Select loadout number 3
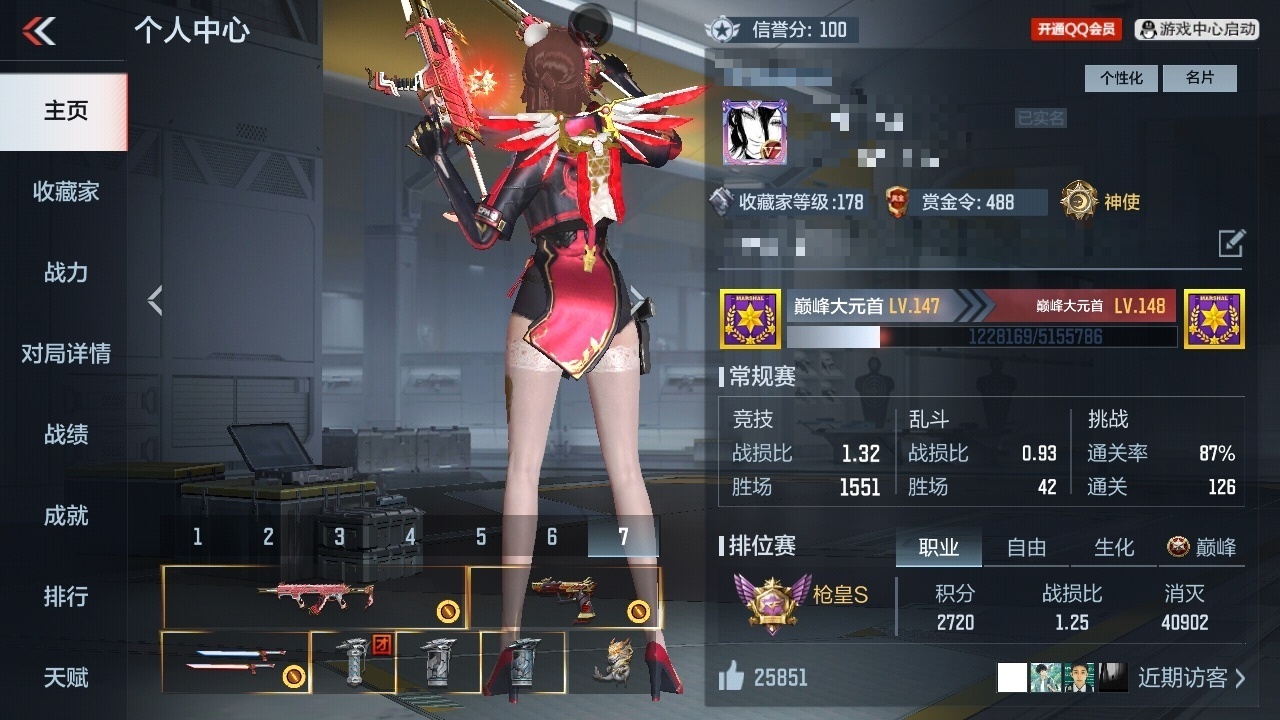Image resolution: width=1280 pixels, height=720 pixels. pyautogui.click(x=339, y=537)
